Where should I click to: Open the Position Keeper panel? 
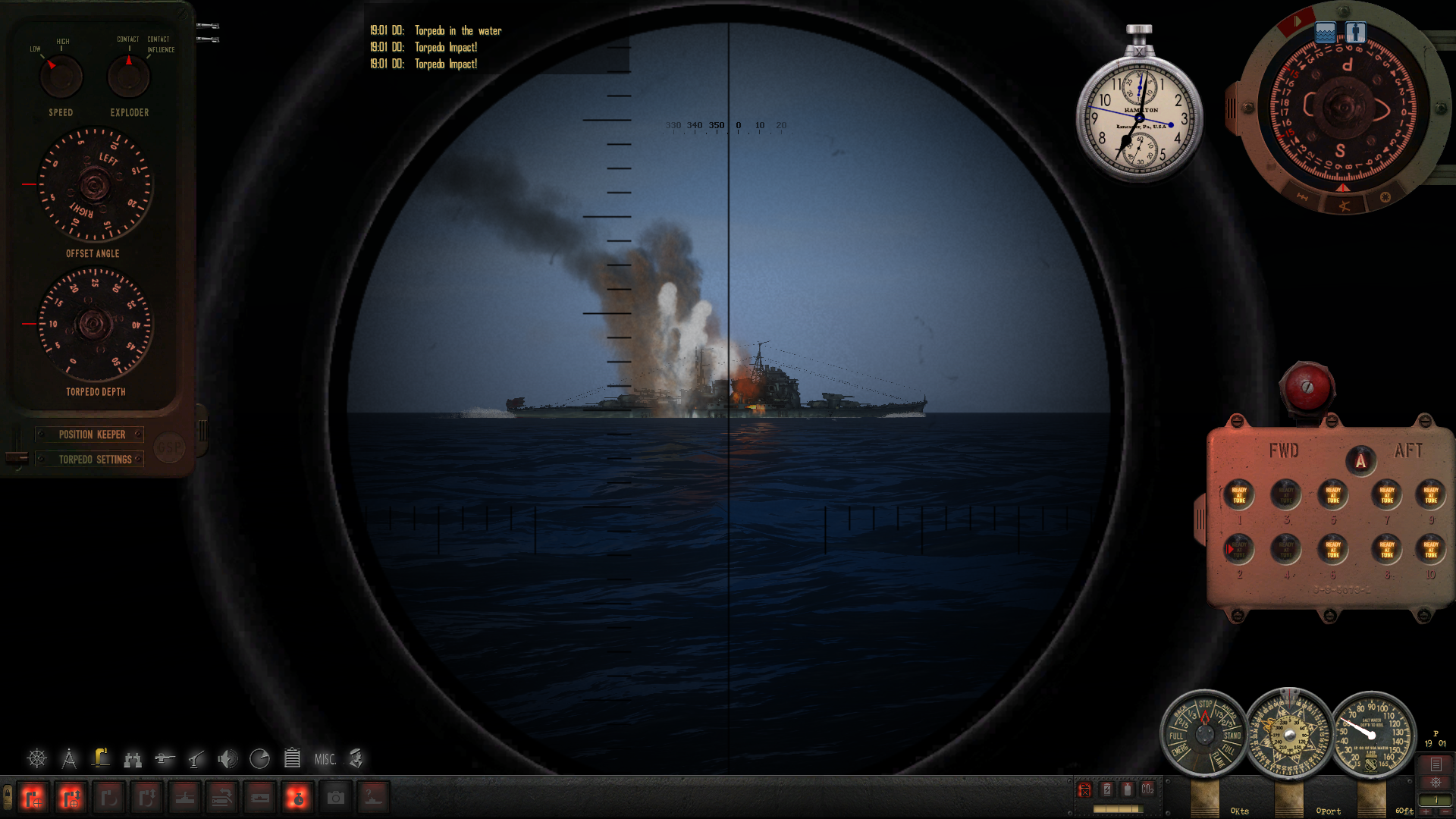click(92, 435)
